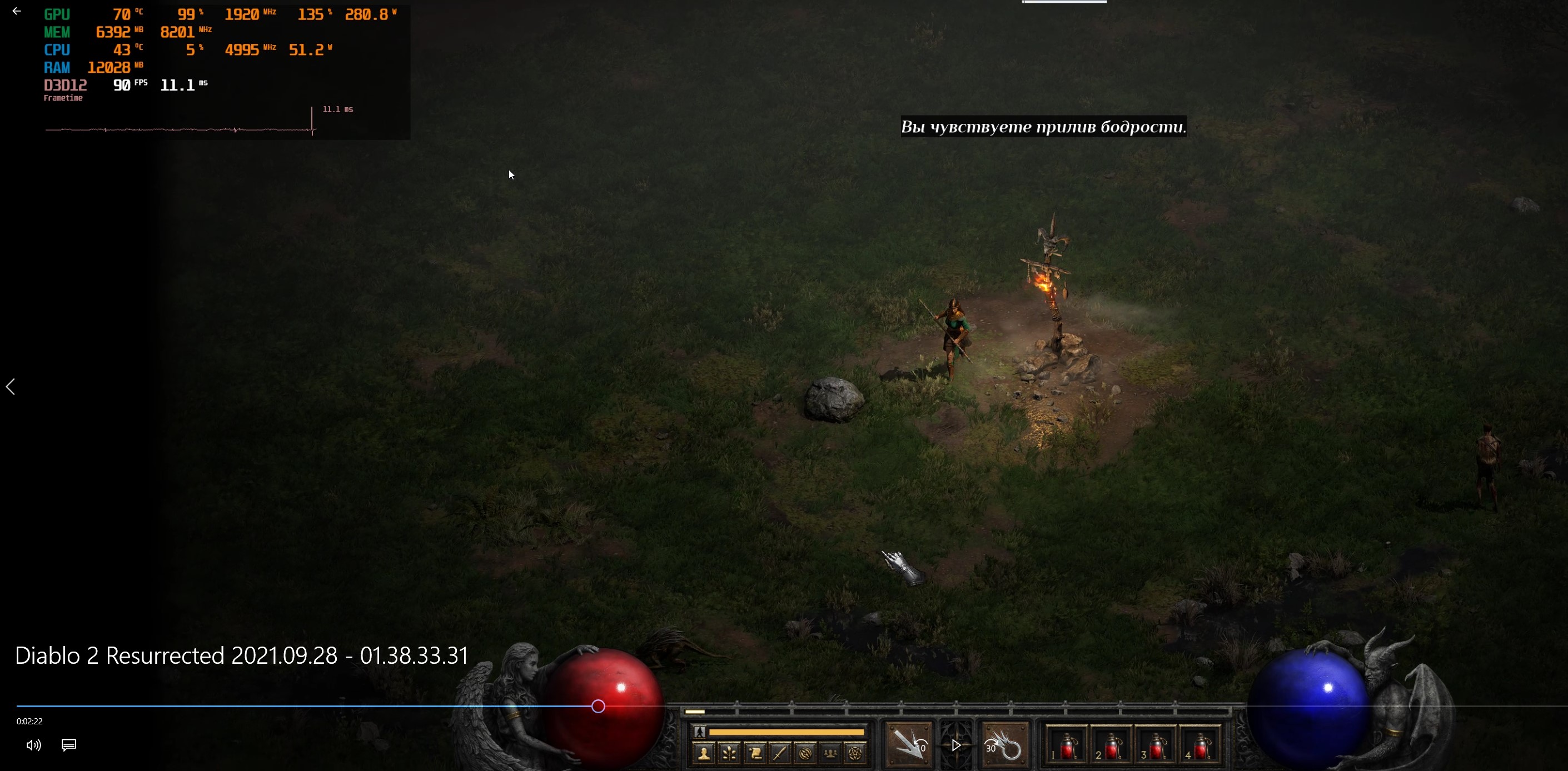Viewport: 1568px width, 771px height.
Task: Open the party icon with three figures
Action: point(830,754)
